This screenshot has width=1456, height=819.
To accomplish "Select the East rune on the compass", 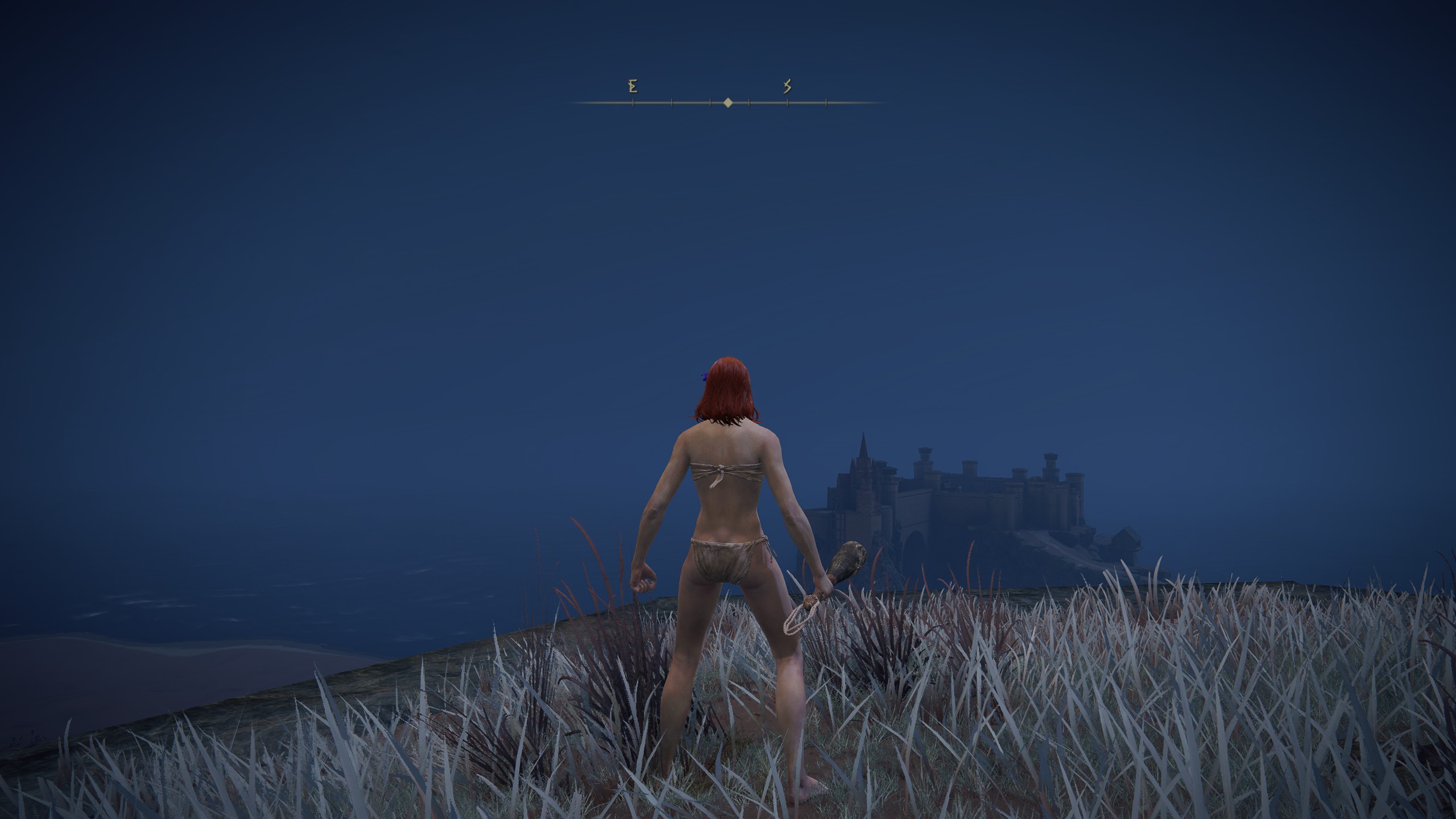I will pyautogui.click(x=632, y=86).
